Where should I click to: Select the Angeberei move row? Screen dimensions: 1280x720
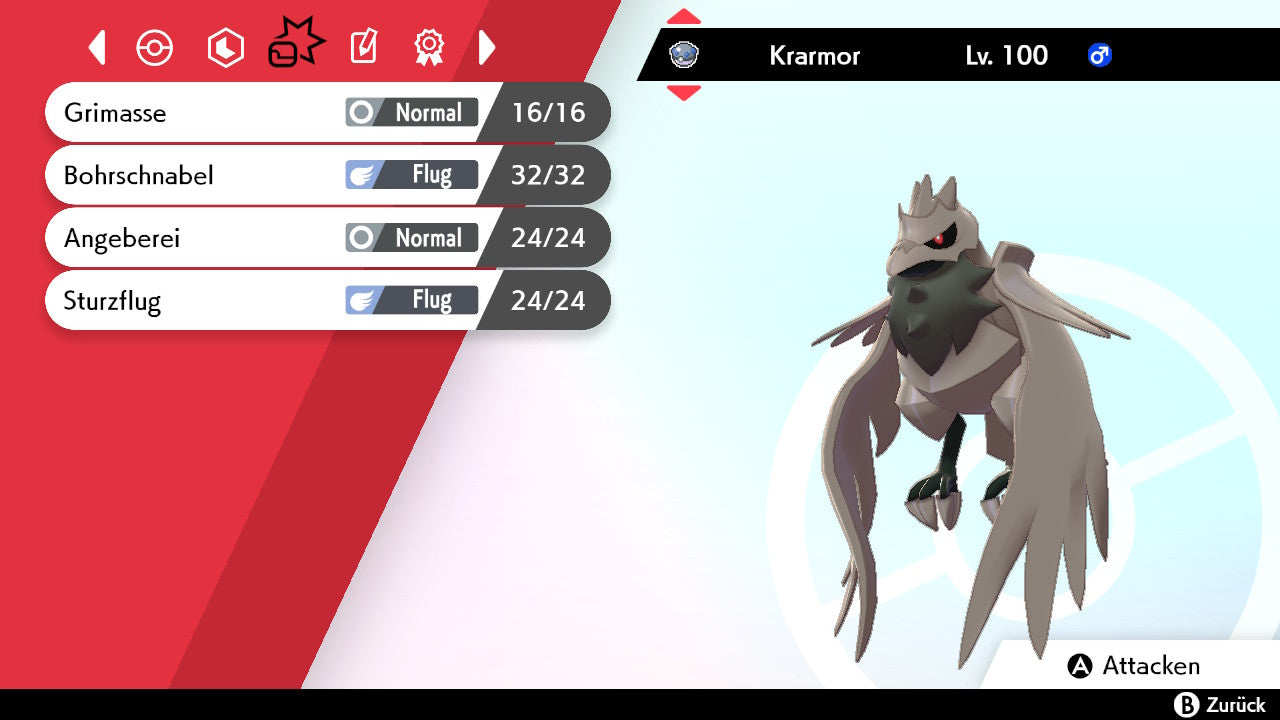pyautogui.click(x=327, y=238)
